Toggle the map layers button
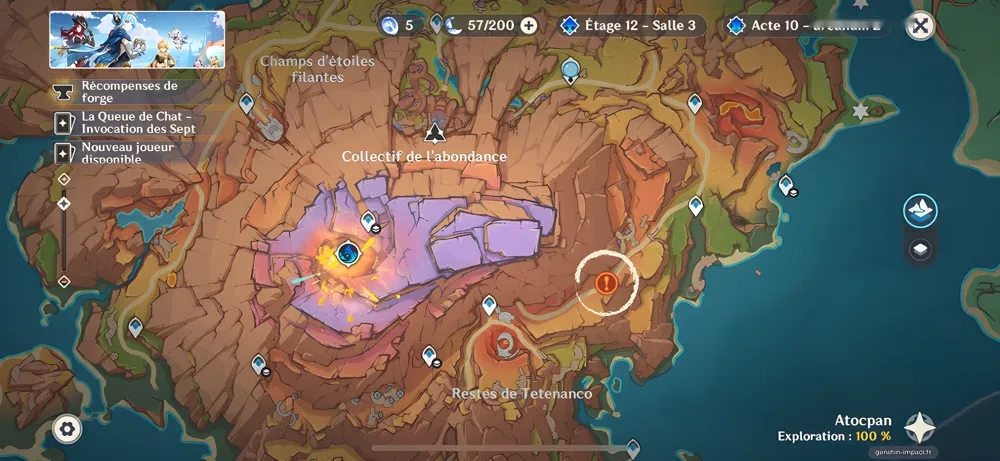 pos(920,250)
